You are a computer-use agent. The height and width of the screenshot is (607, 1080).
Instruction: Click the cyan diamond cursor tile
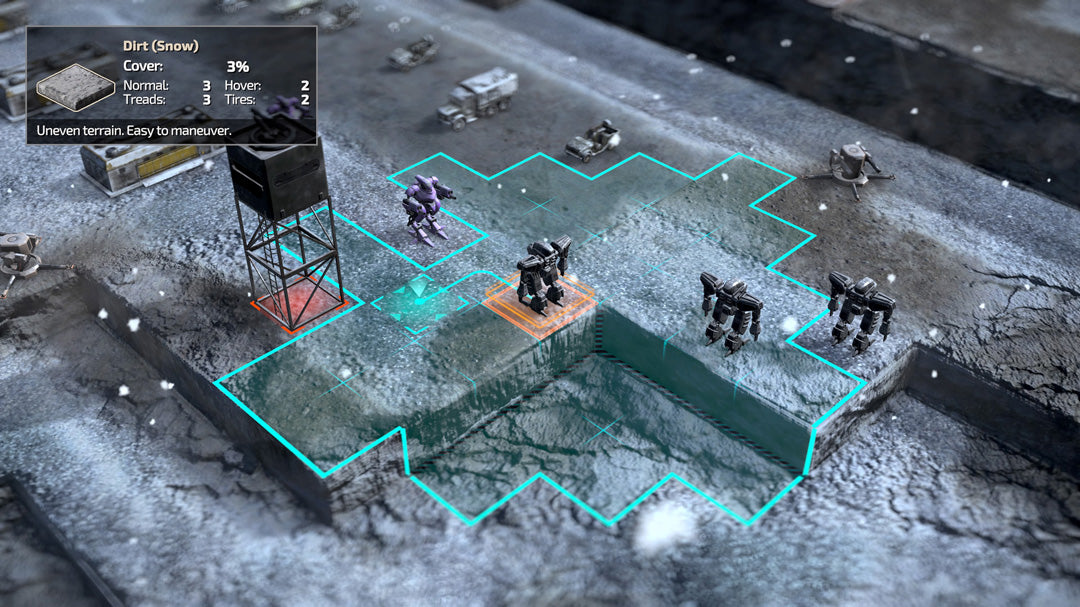coord(419,301)
